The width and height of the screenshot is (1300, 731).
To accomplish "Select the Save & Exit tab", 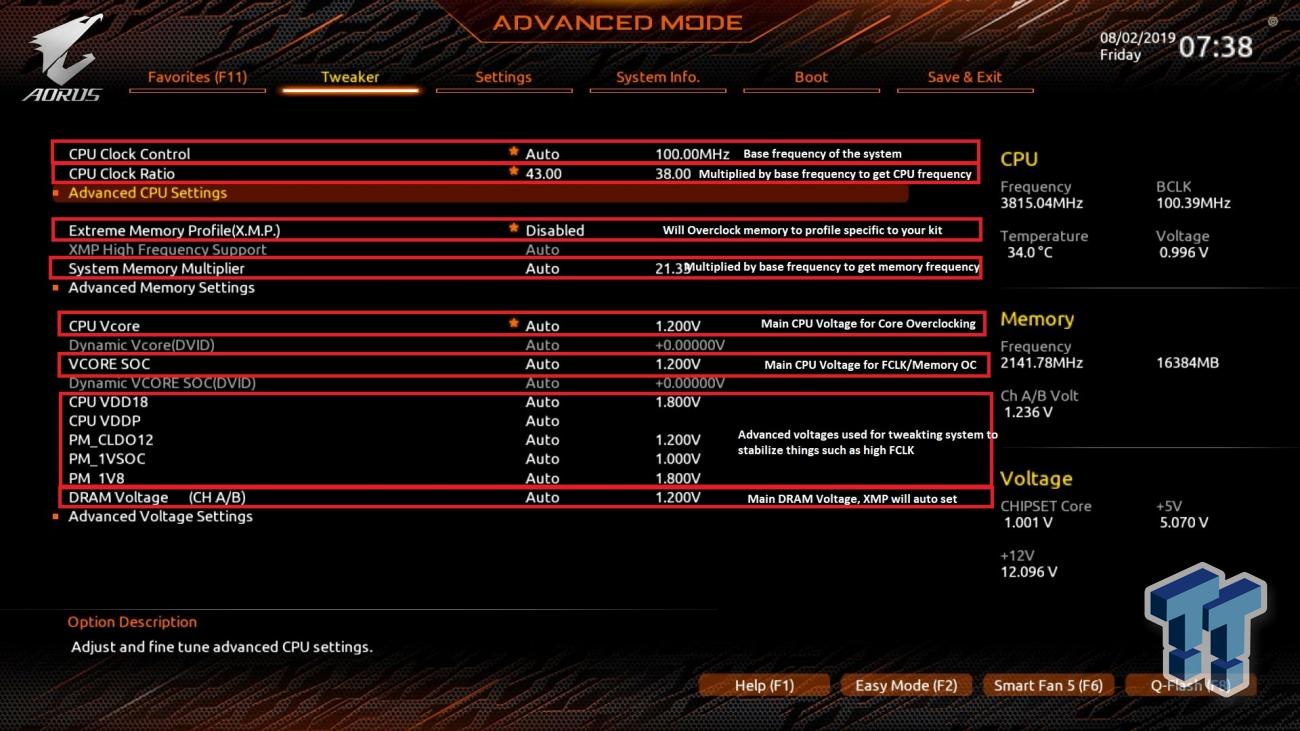I will (x=965, y=77).
